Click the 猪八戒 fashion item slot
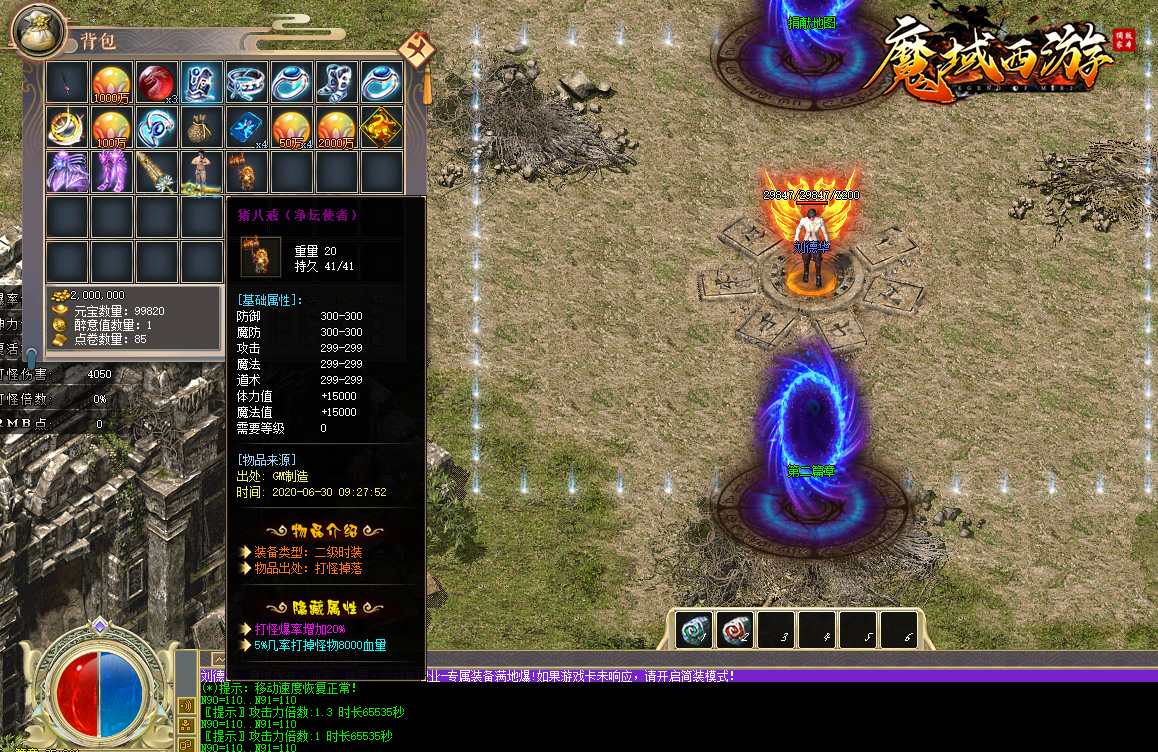 click(246, 172)
